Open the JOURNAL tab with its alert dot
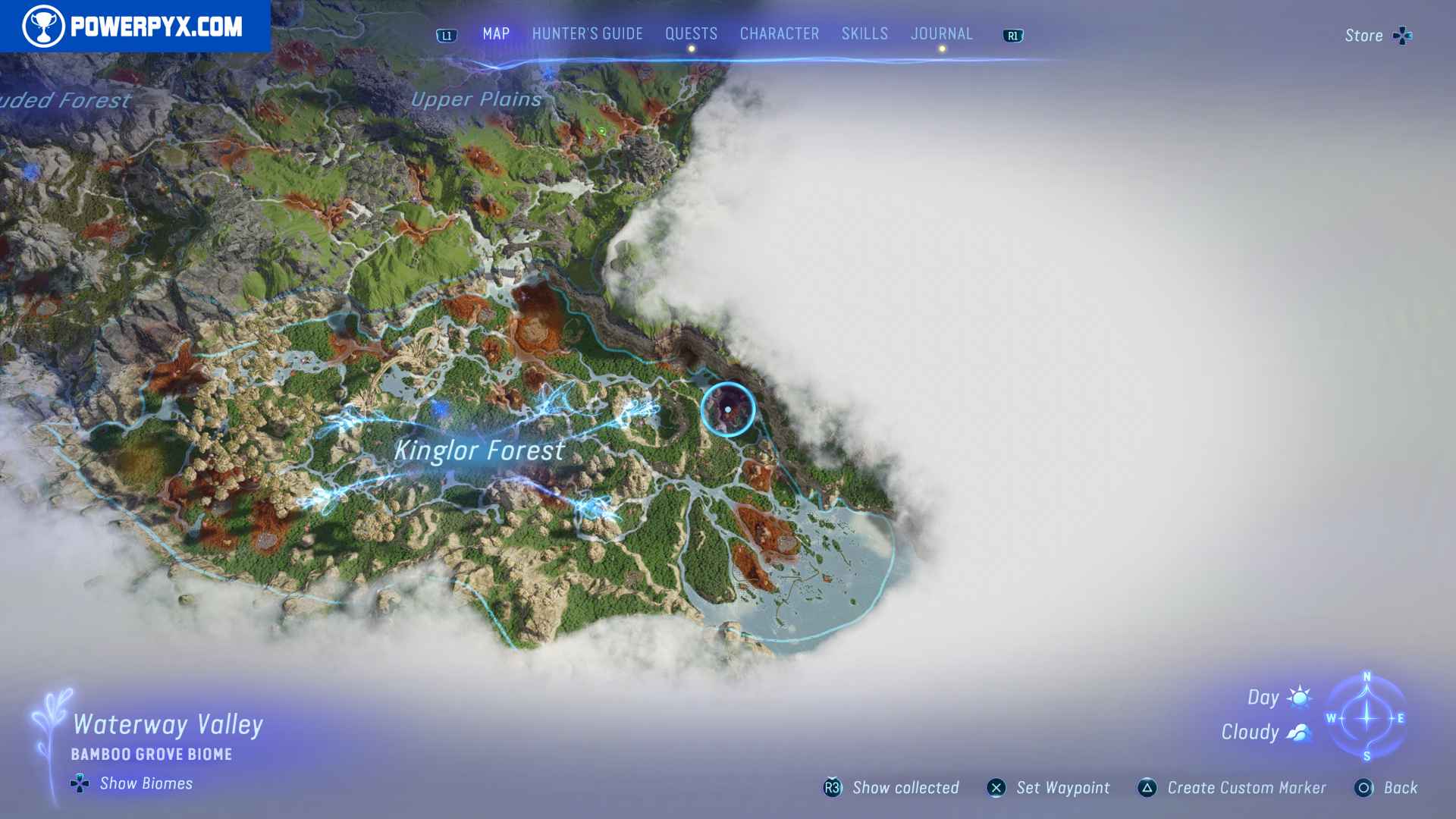Screen dimensions: 1456x819 pos(942,33)
